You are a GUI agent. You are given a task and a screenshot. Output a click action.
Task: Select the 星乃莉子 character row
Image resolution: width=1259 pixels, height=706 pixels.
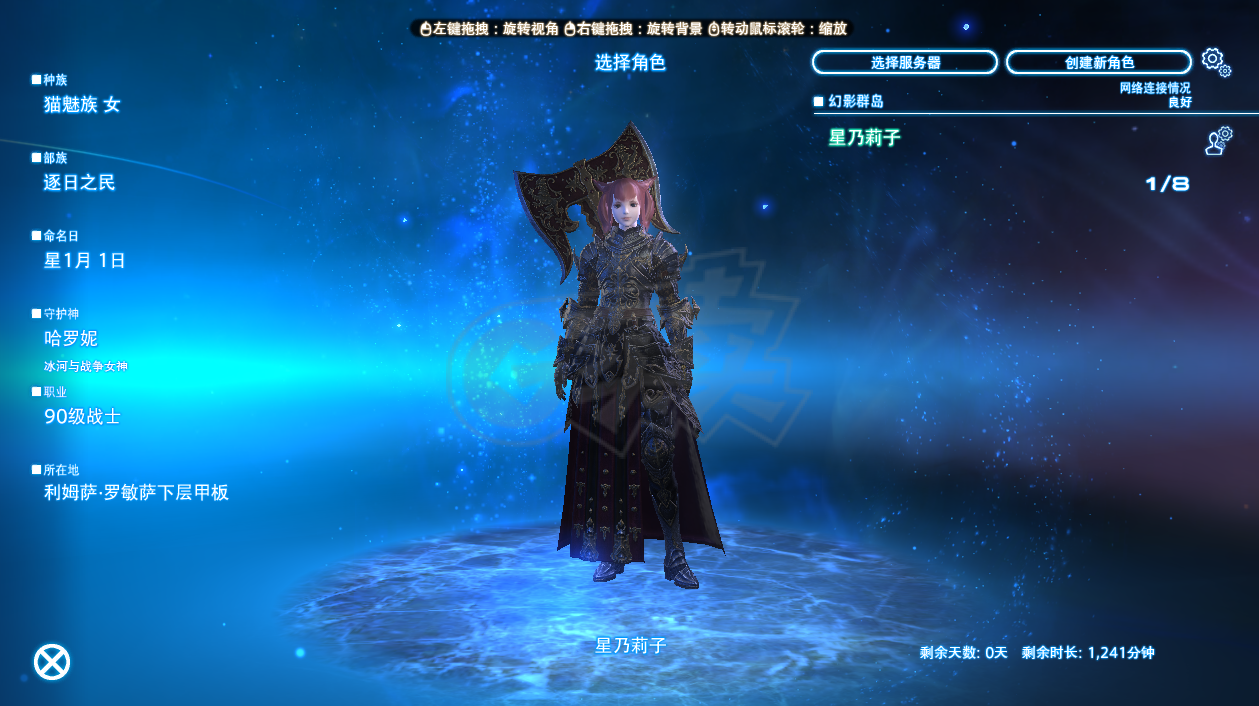(1000, 138)
